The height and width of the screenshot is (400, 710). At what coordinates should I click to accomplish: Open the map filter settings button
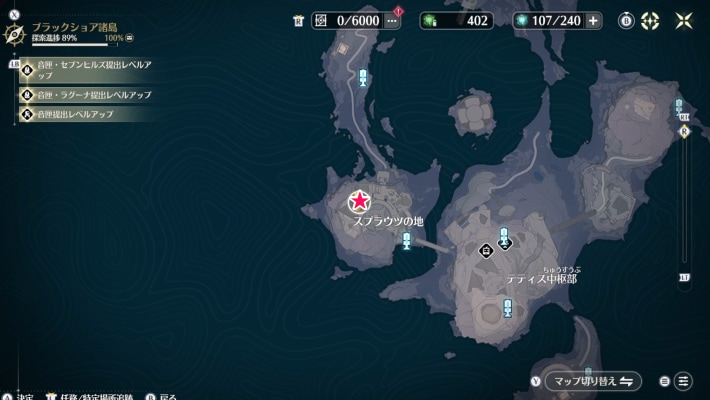point(683,381)
